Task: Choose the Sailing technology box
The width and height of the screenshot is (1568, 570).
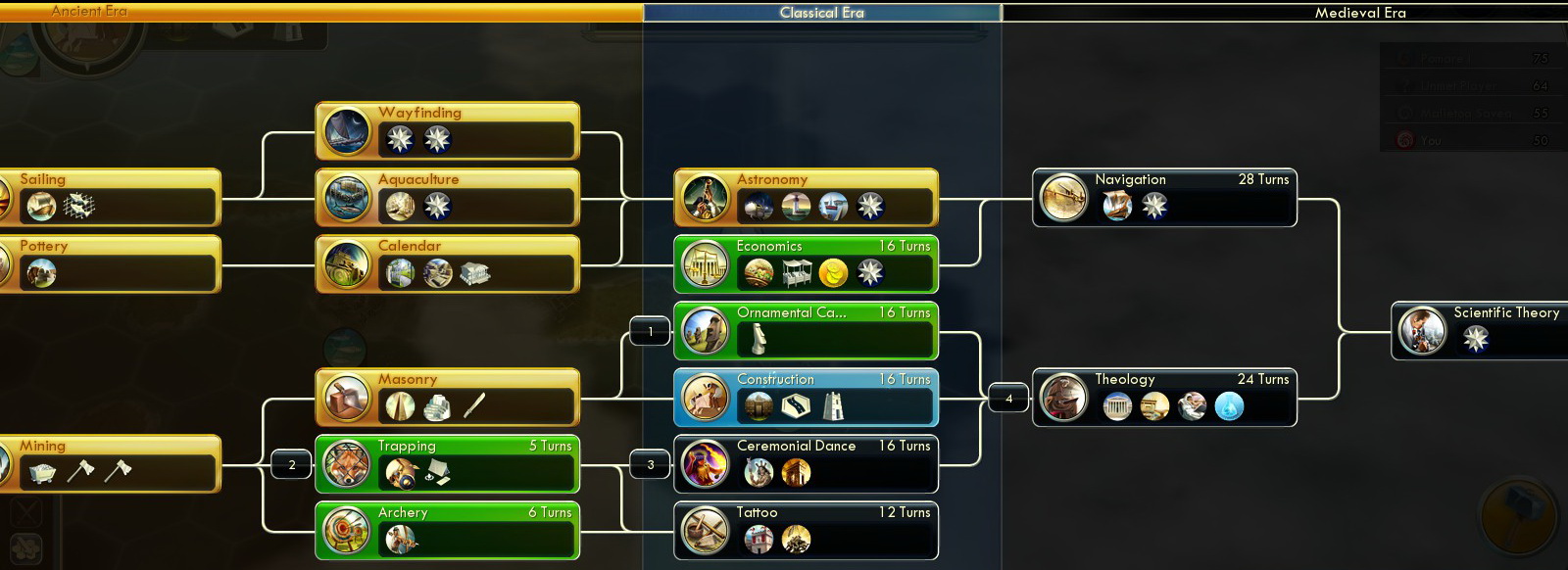Action: pyautogui.click(x=109, y=197)
